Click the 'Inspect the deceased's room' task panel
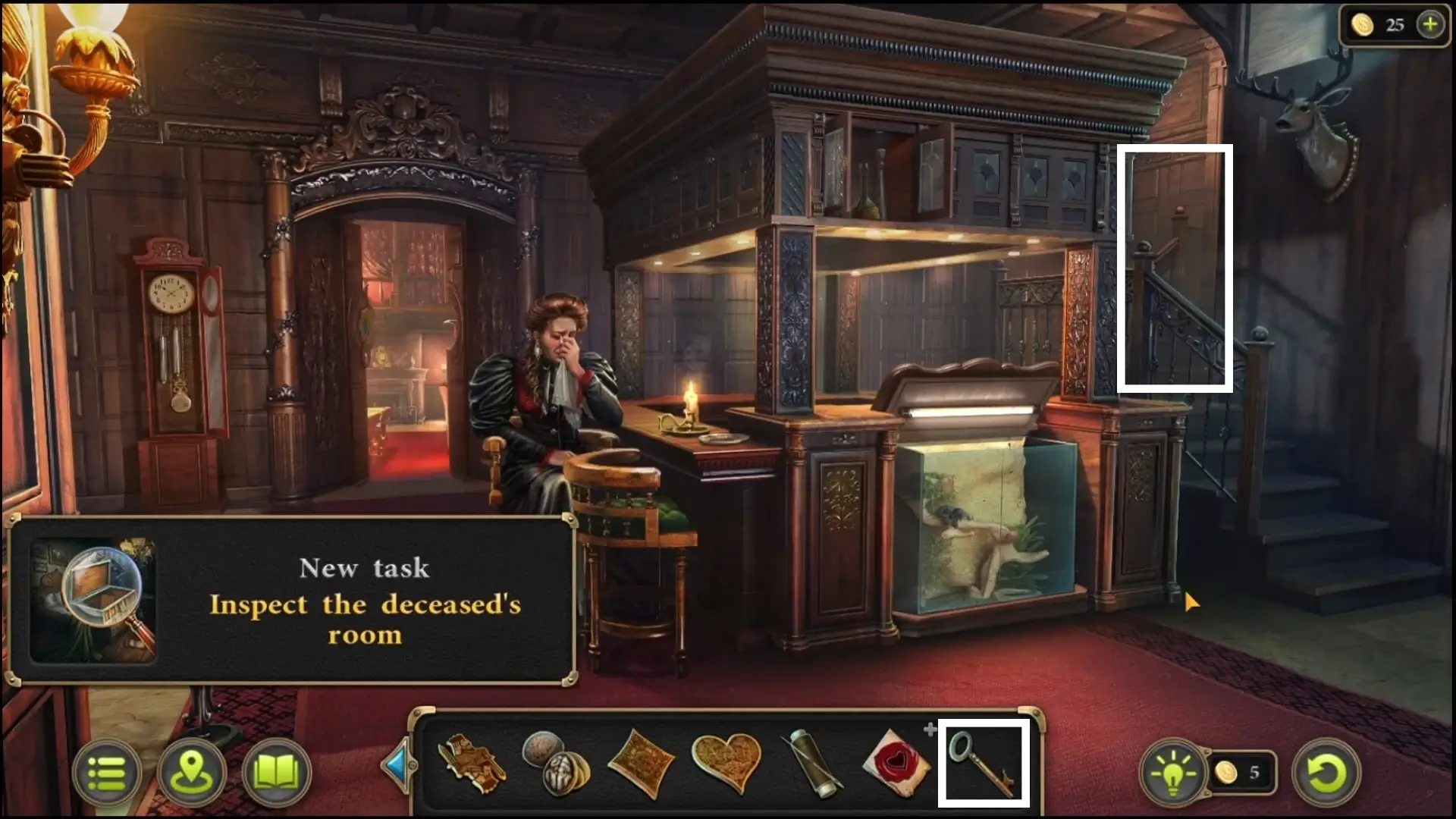Viewport: 1456px width, 819px height. click(292, 601)
